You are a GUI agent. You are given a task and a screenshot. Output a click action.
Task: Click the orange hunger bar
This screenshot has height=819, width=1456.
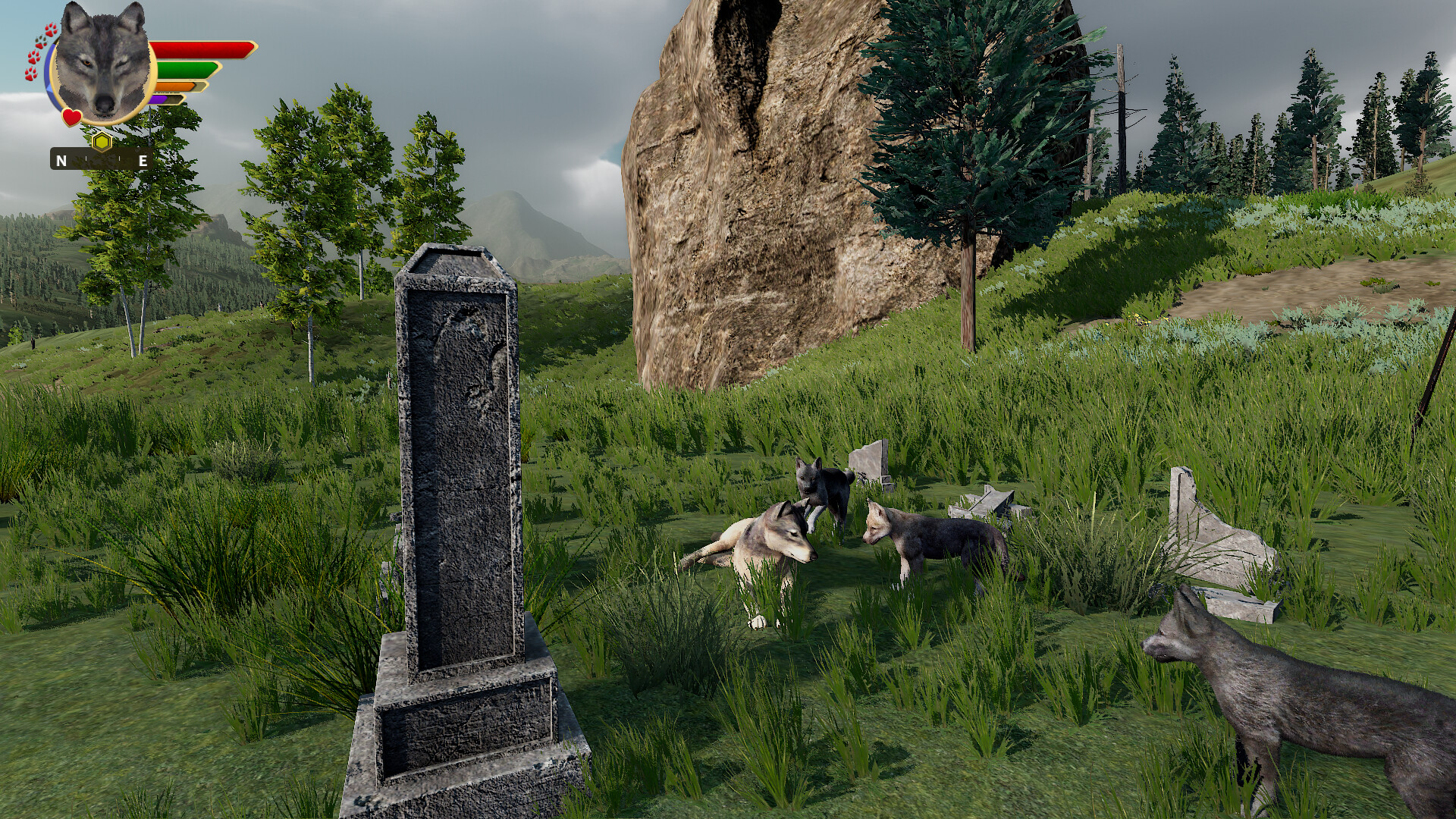pos(175,86)
